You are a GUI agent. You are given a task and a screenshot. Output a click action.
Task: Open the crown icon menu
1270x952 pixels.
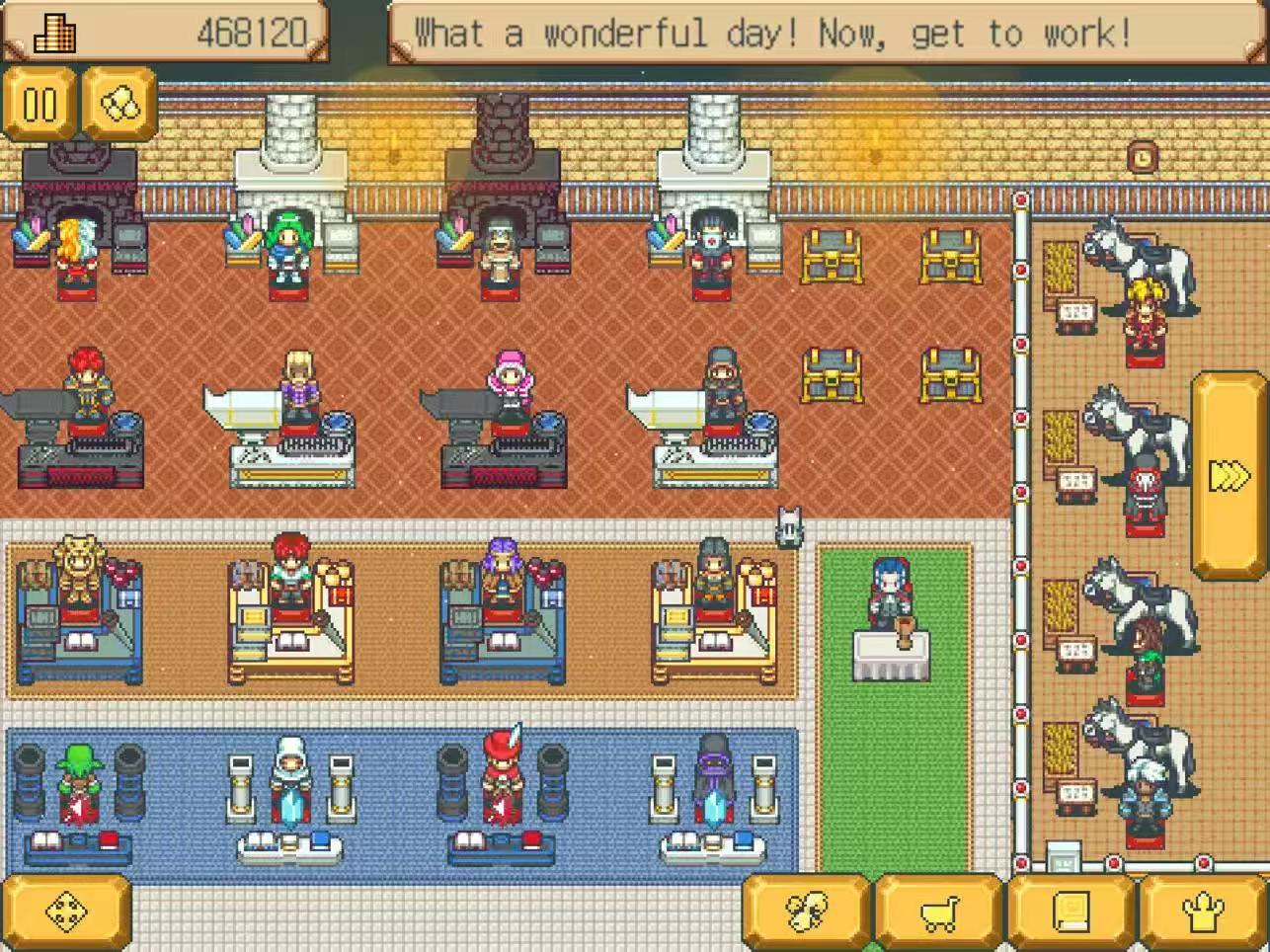click(1203, 913)
